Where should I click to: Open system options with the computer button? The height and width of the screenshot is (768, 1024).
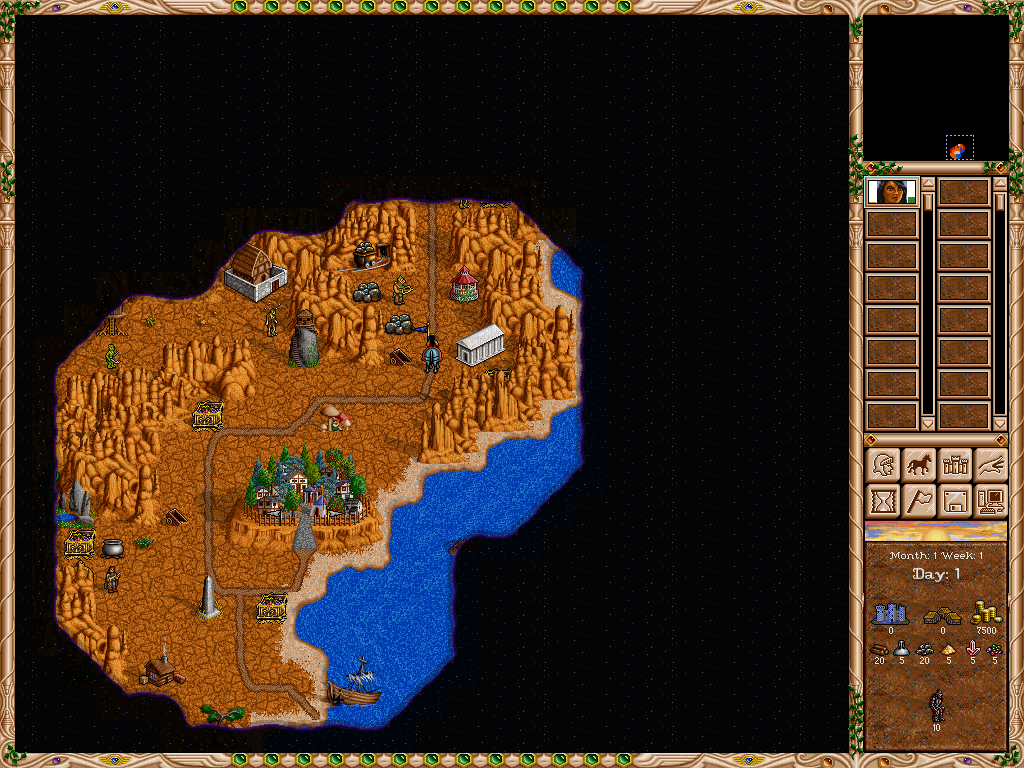point(990,499)
